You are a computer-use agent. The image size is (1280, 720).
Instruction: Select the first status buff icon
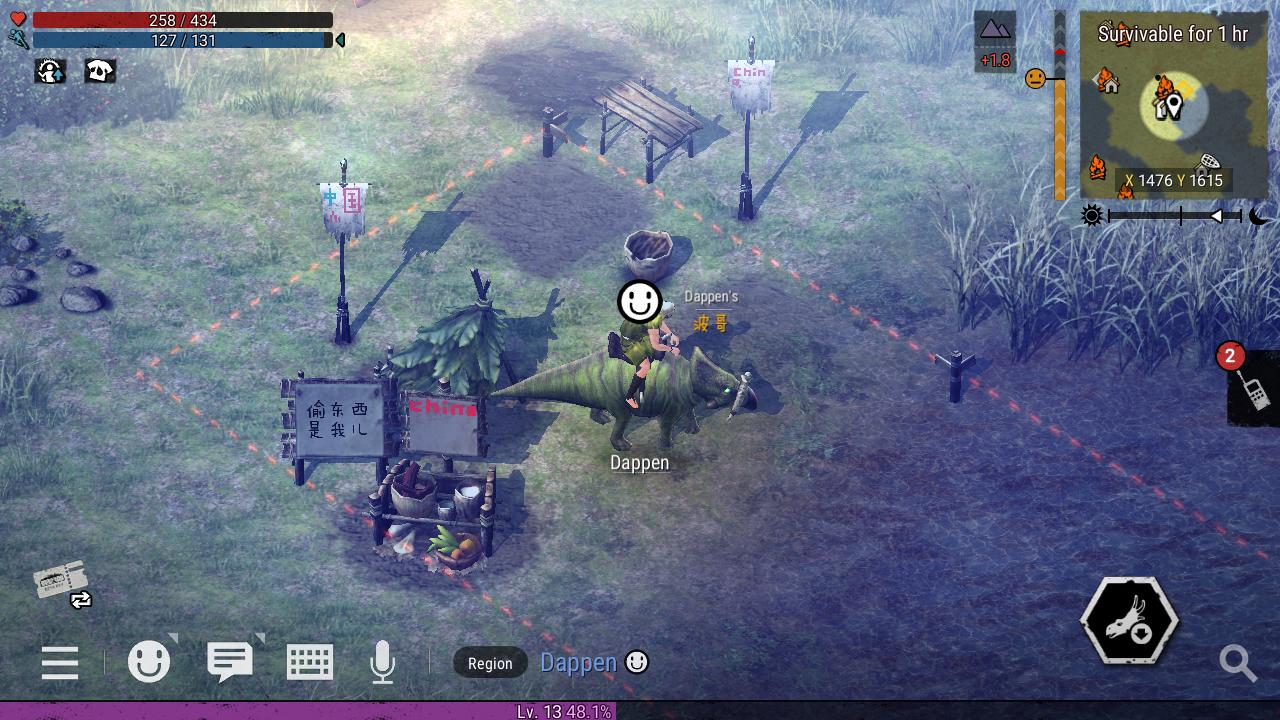click(50, 71)
